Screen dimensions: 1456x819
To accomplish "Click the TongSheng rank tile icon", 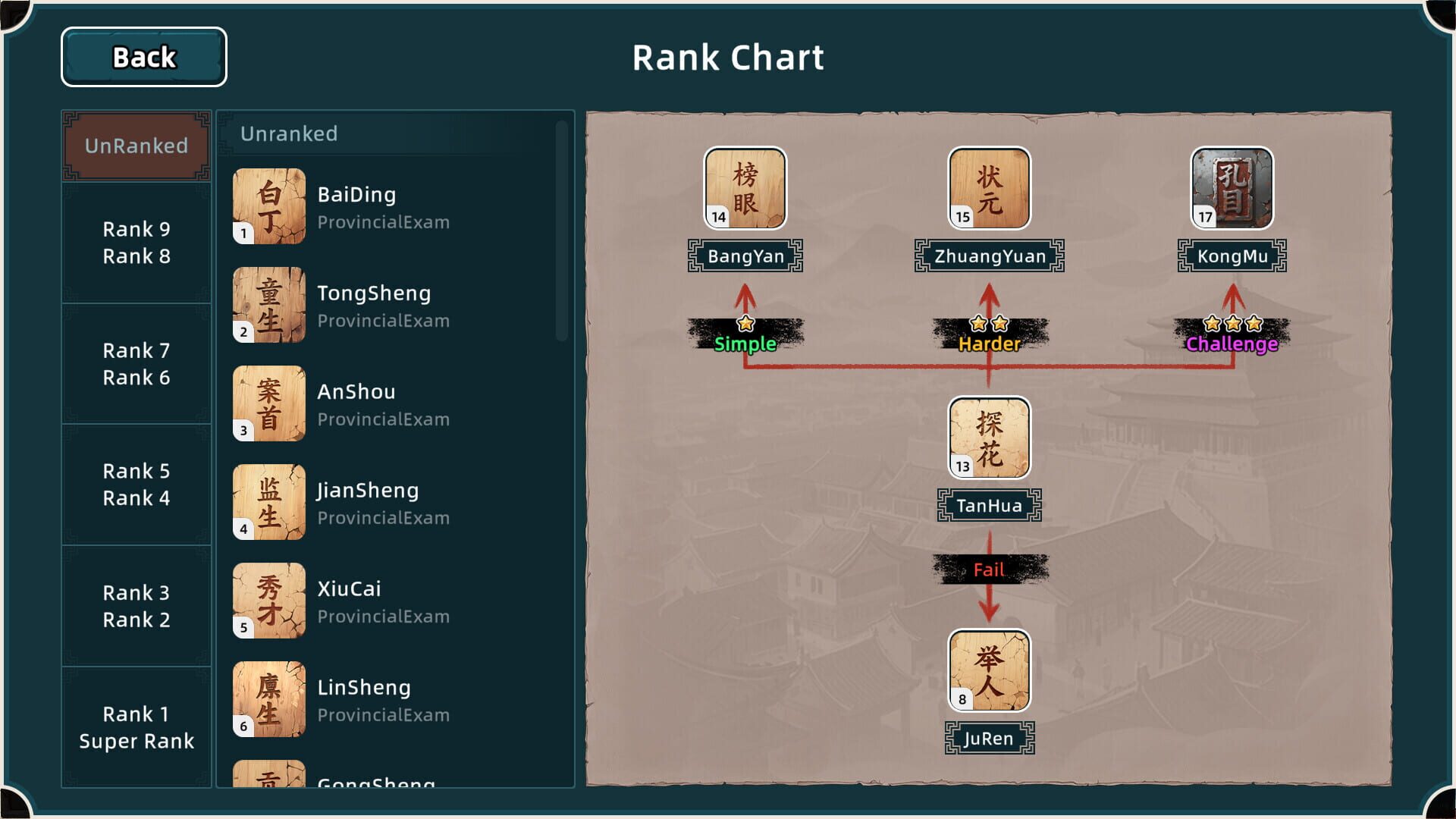I will pyautogui.click(x=268, y=305).
